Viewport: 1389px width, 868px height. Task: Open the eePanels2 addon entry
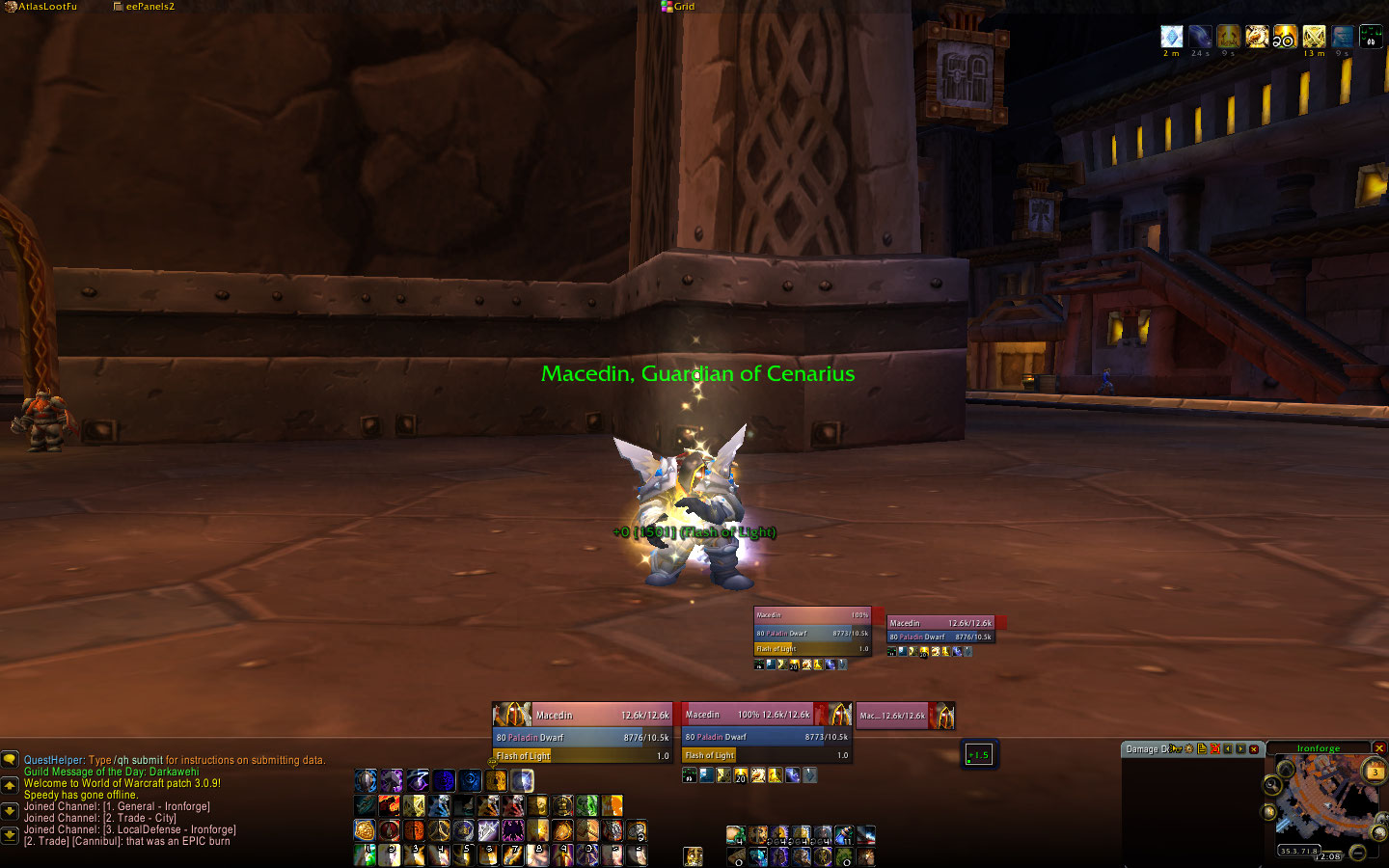149,7
